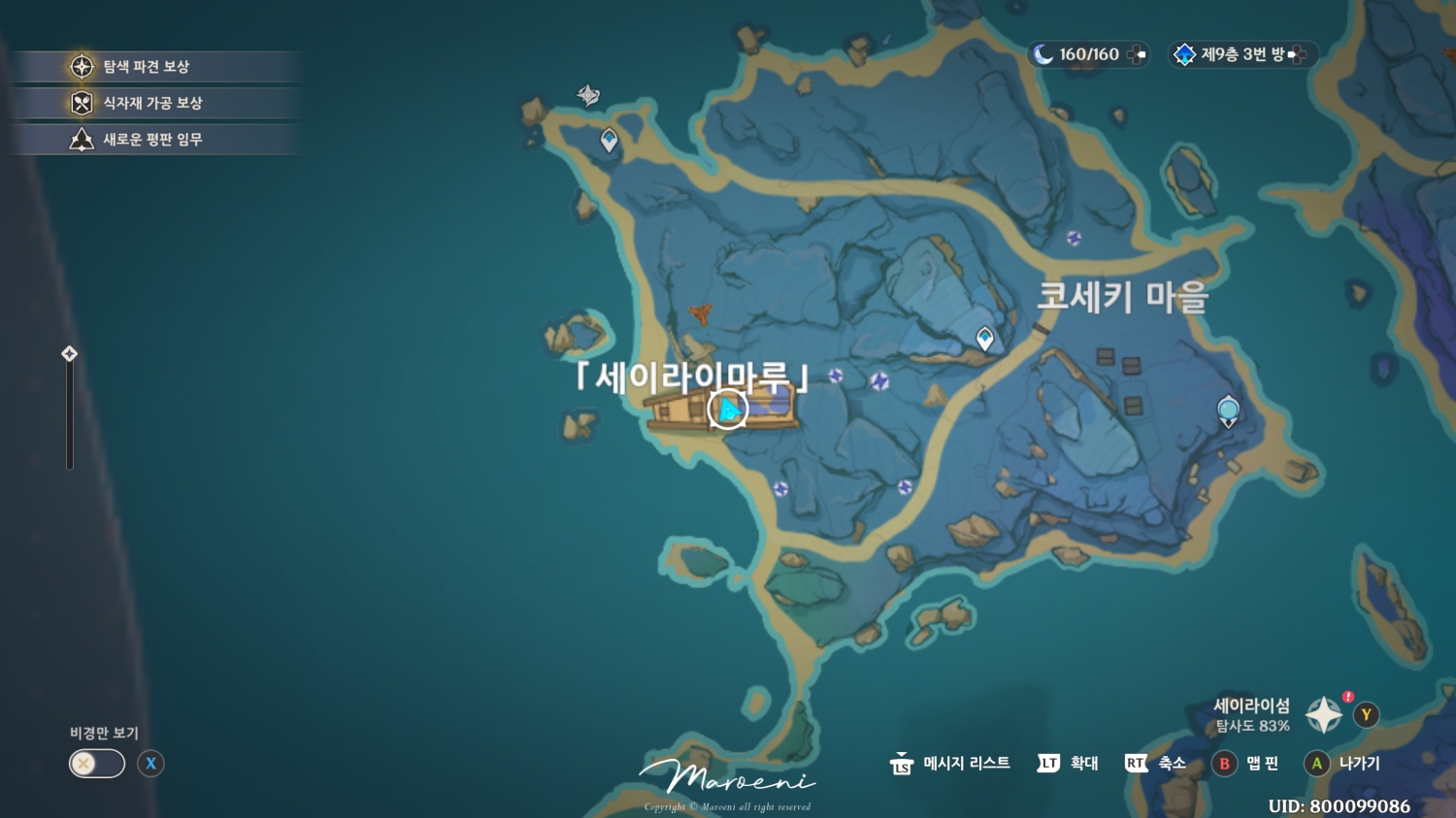Select a small blue electro marker near the island center

click(879, 380)
